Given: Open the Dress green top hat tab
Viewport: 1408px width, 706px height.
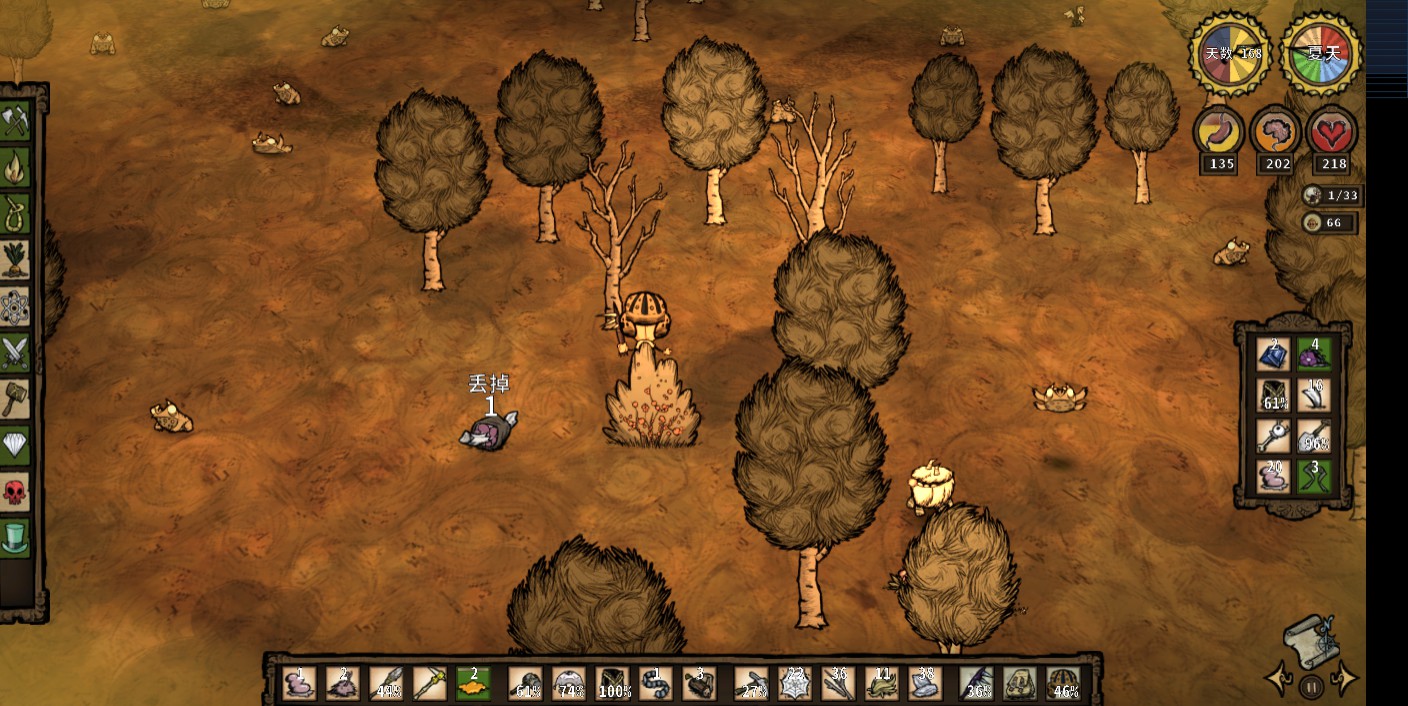Looking at the screenshot, I should pos(15,537).
